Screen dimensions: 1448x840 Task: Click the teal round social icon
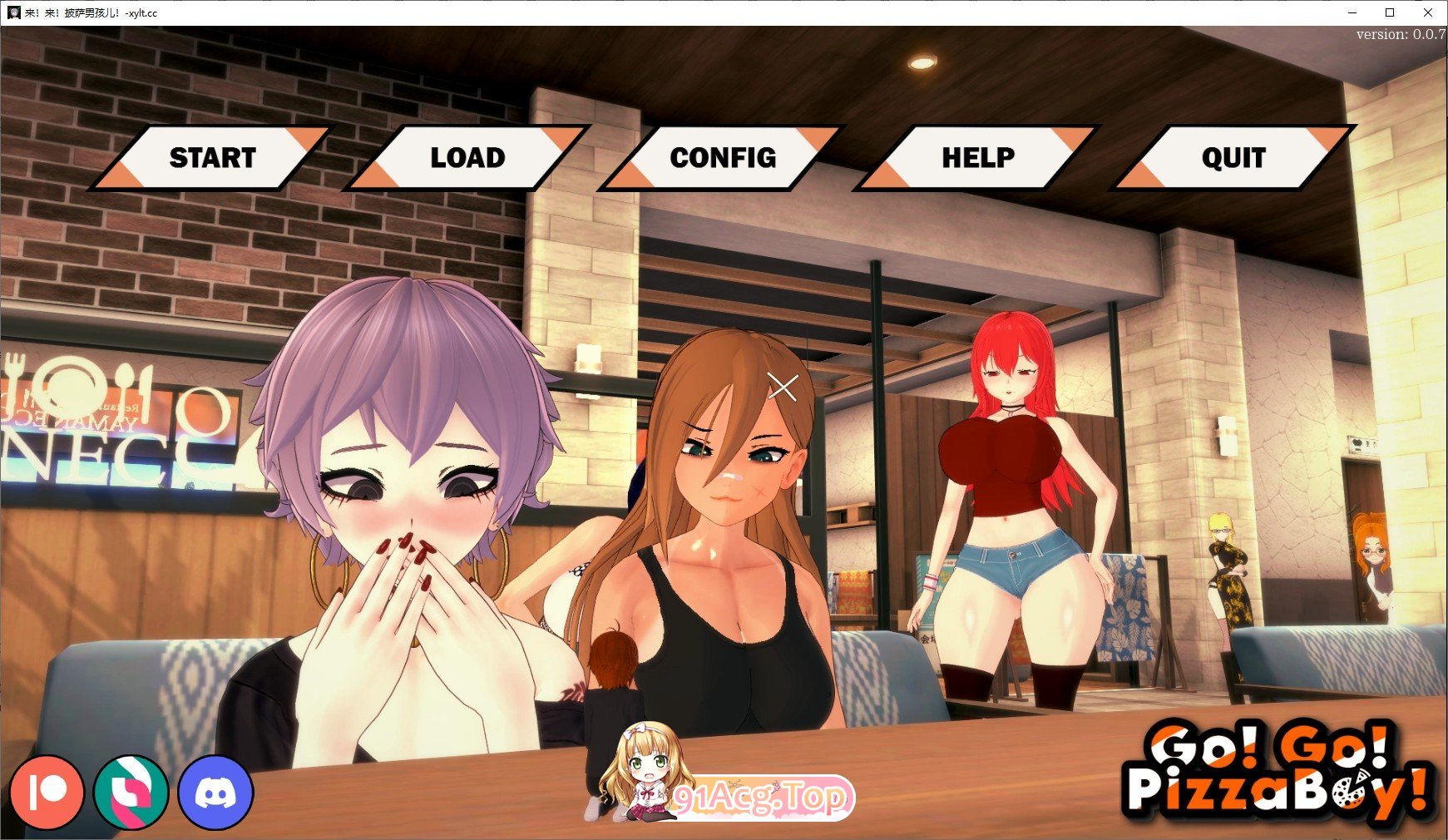[131, 793]
